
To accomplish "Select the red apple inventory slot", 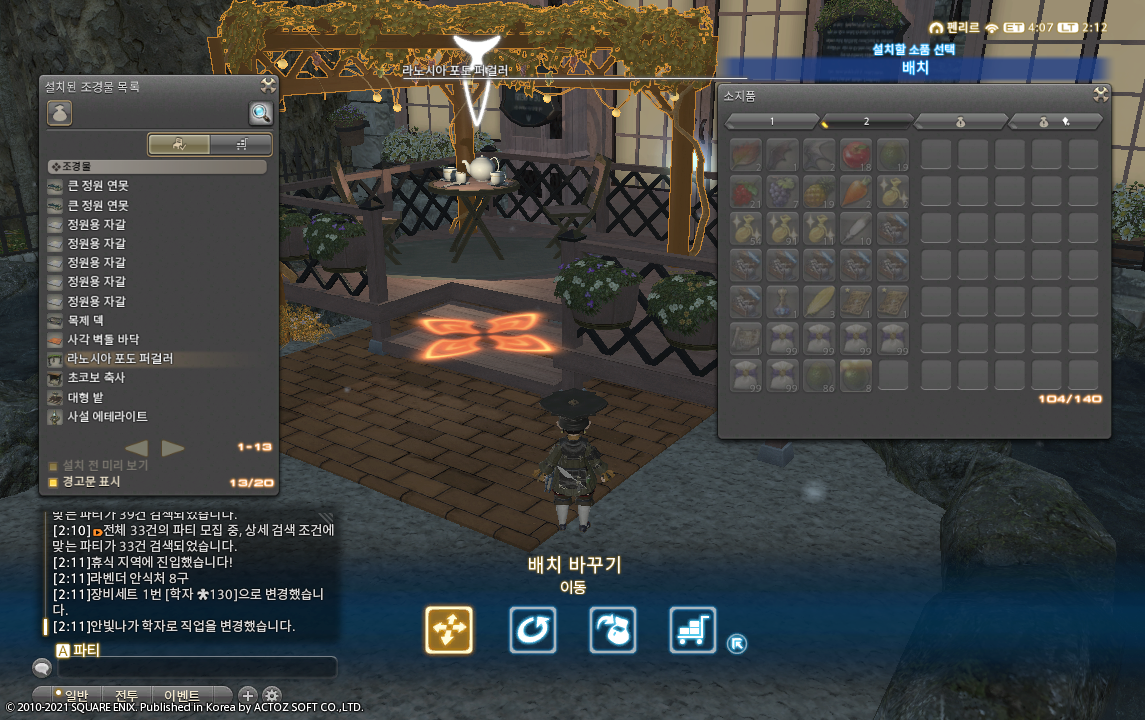I will point(855,155).
